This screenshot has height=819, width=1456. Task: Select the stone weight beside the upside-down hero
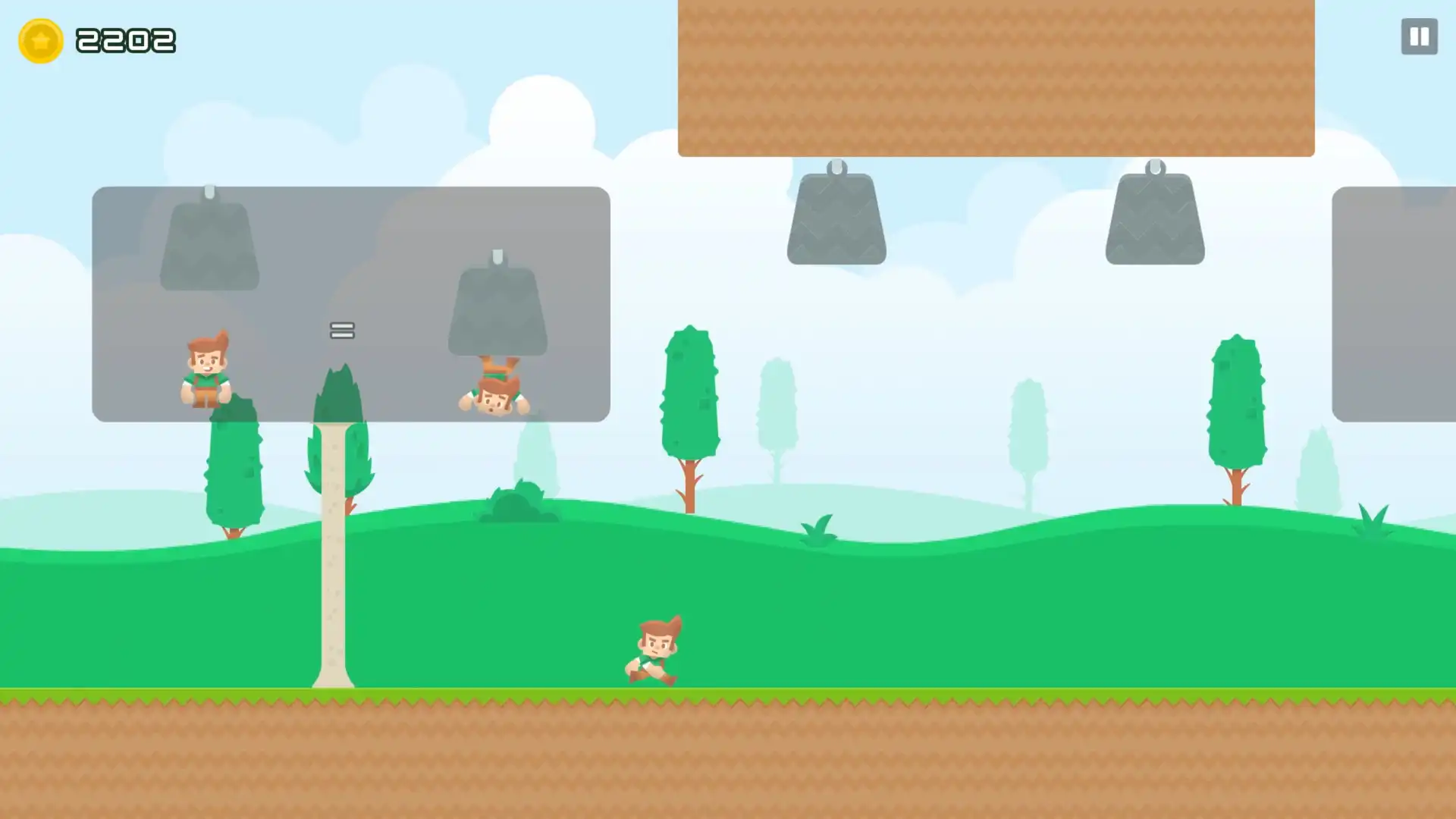[x=497, y=311]
